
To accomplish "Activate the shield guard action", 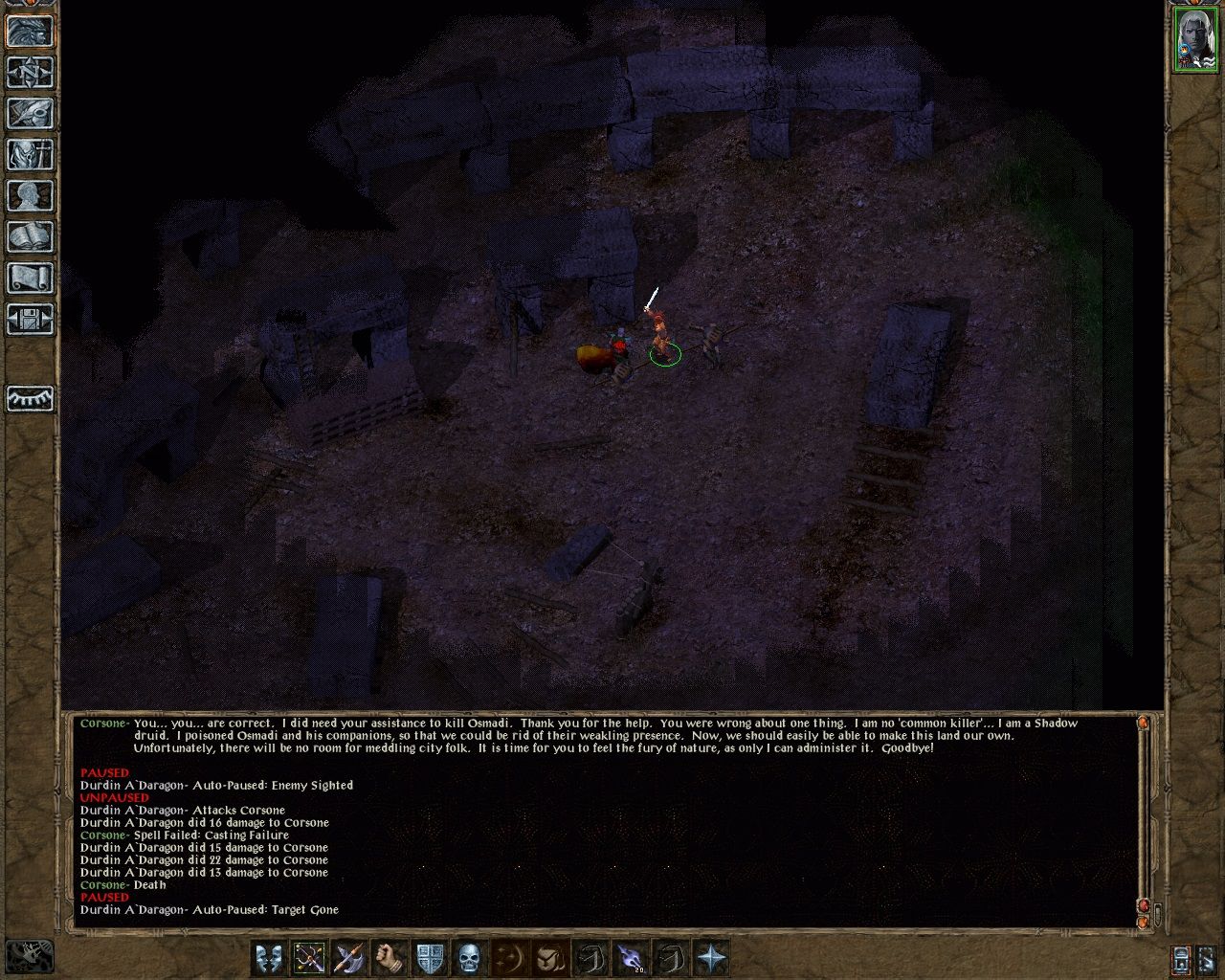I will coord(430,957).
